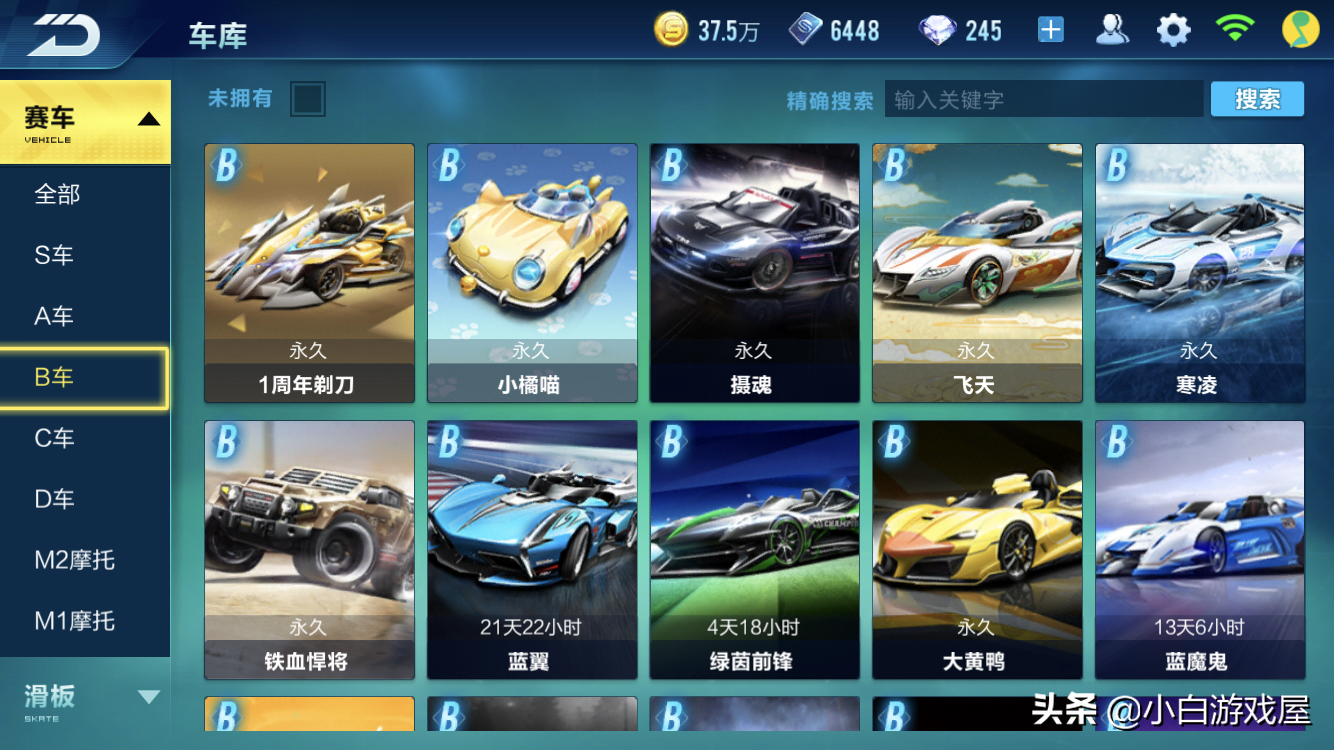The image size is (1334, 750).
Task: Choose the C车 category
Action: click(x=55, y=438)
